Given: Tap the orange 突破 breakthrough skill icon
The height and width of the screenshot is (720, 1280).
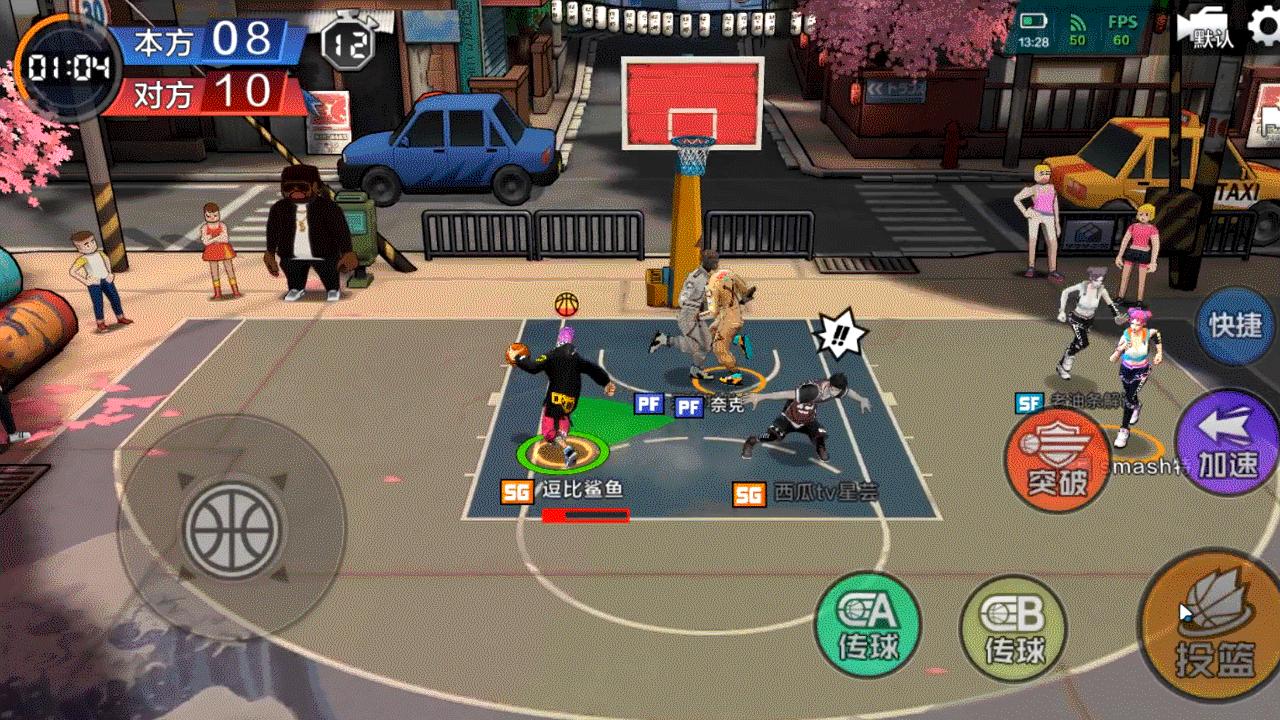Looking at the screenshot, I should pyautogui.click(x=1057, y=458).
